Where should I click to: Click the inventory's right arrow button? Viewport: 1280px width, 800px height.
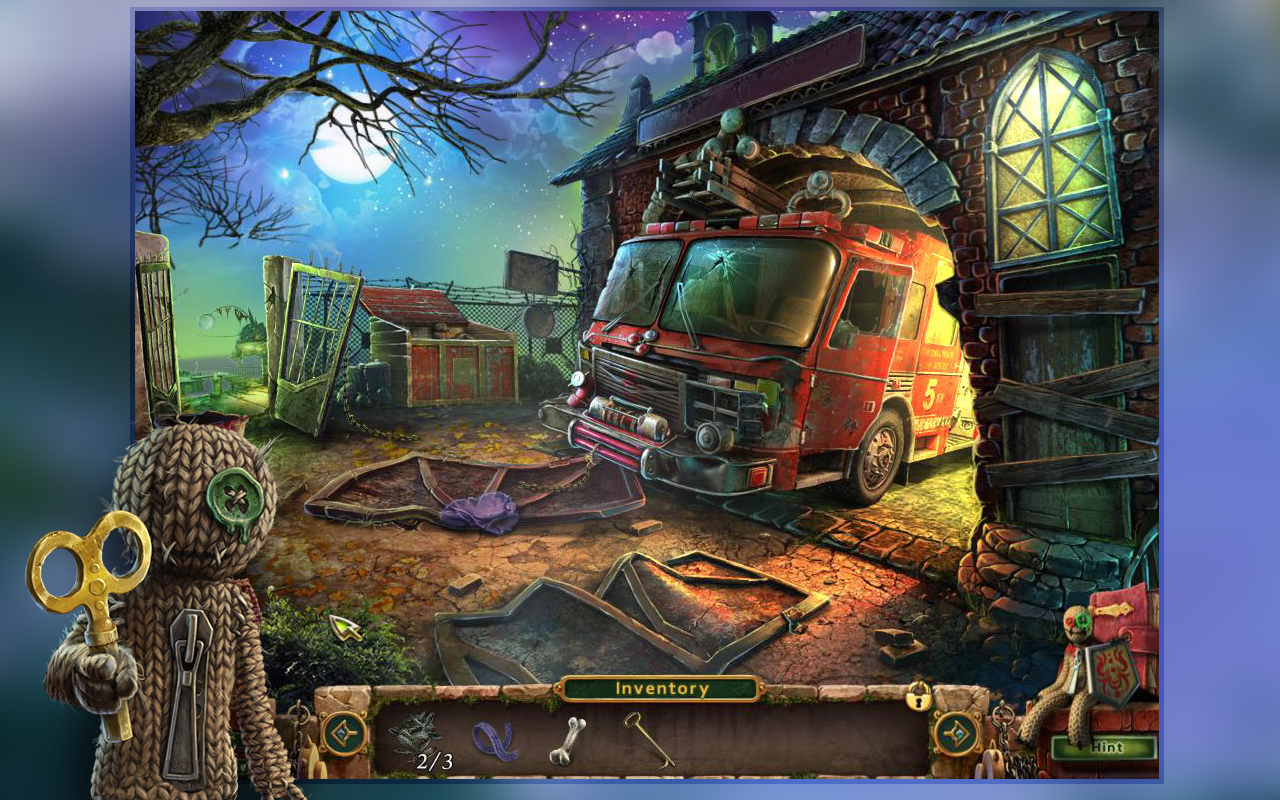[955, 734]
